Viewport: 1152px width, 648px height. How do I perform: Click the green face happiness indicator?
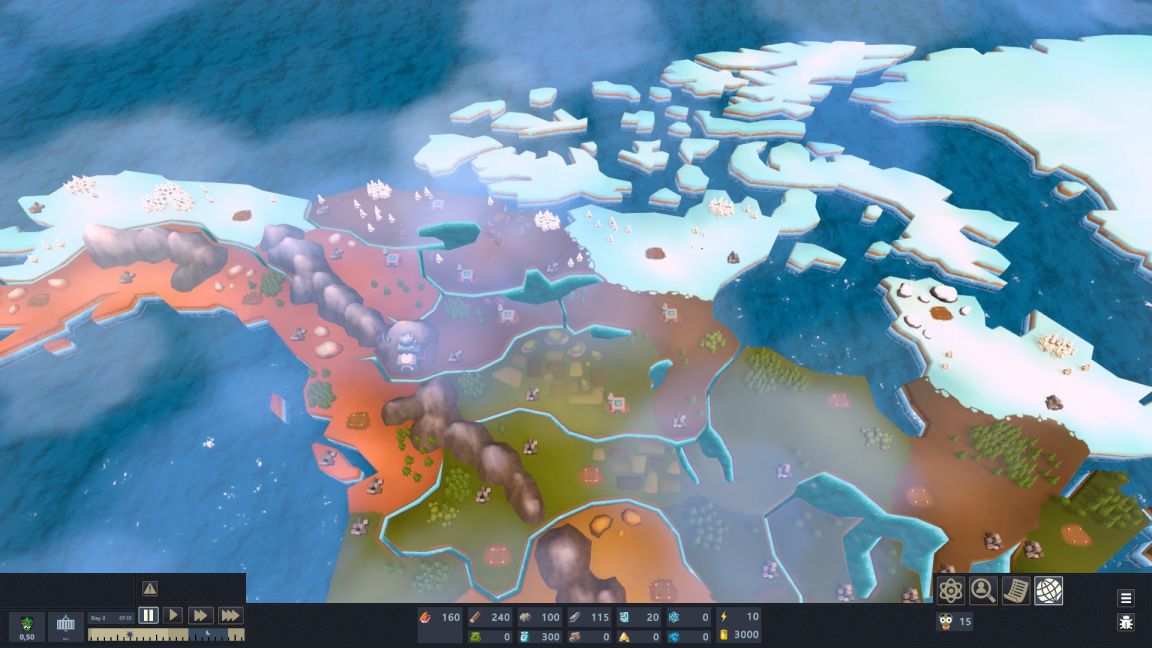pos(27,626)
